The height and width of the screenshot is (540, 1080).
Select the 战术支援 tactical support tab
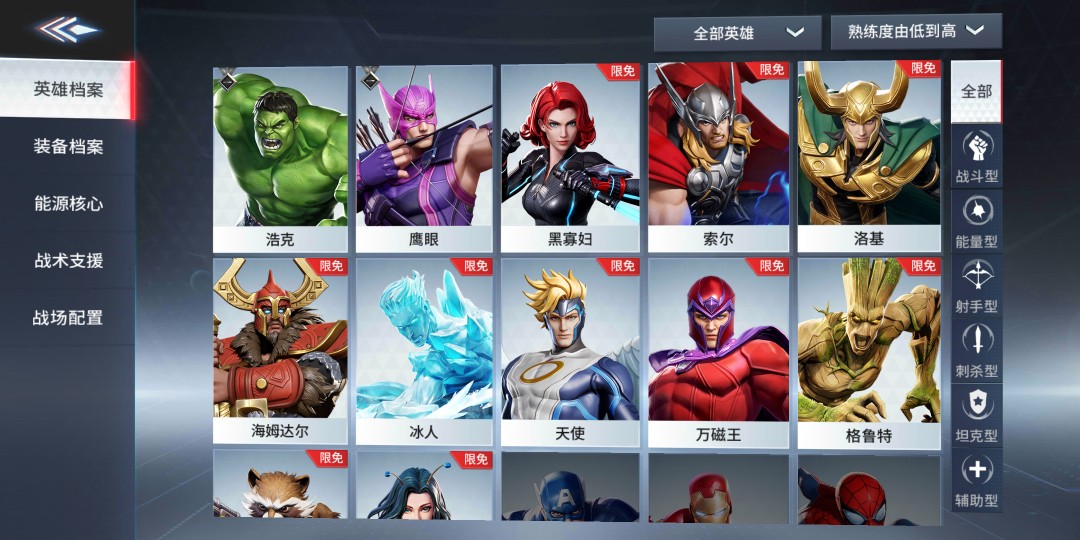(x=68, y=261)
